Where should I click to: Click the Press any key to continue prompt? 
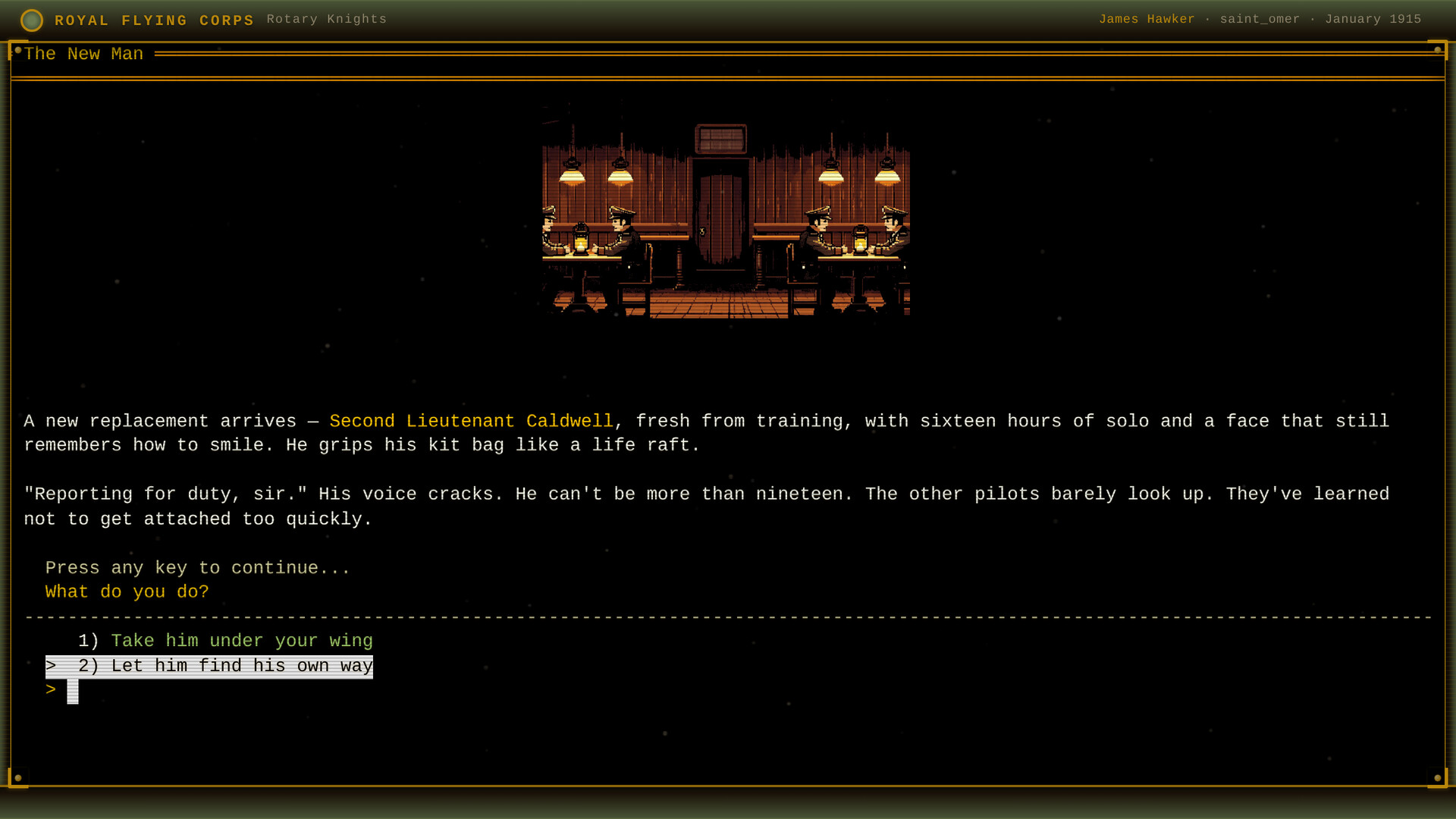pos(197,568)
